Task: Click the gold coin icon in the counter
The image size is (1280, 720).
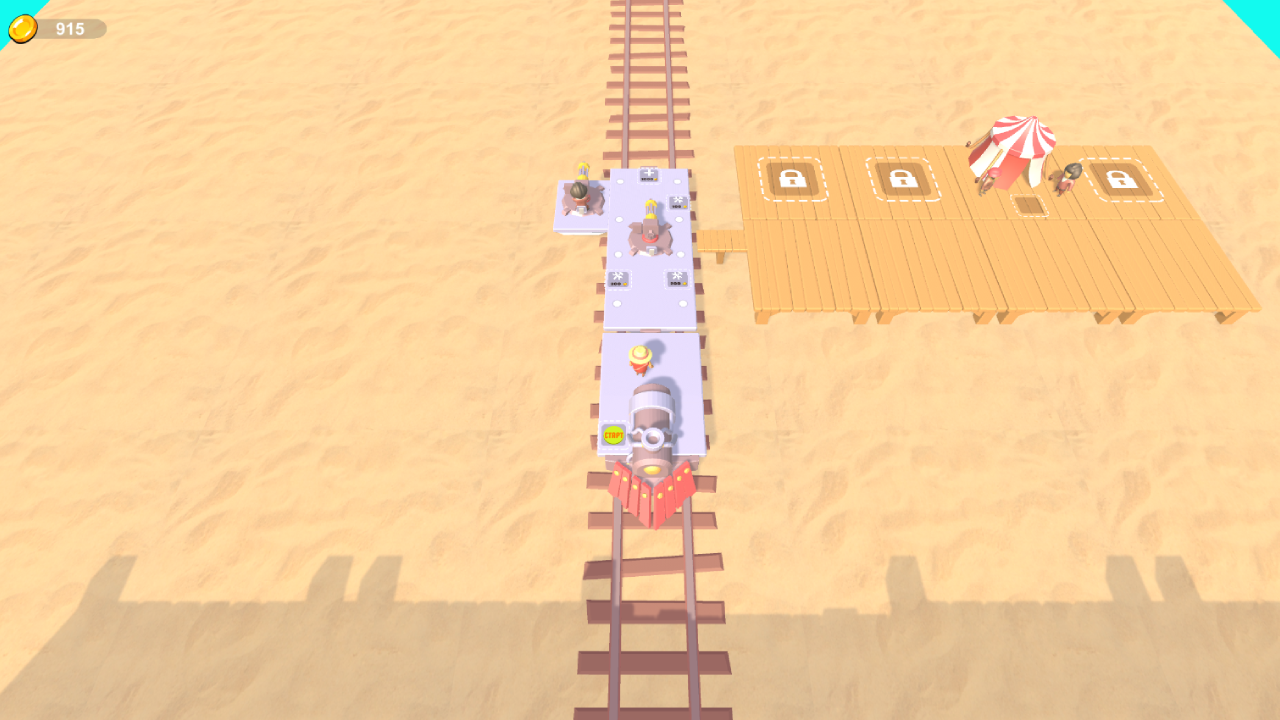Action: (x=22, y=27)
